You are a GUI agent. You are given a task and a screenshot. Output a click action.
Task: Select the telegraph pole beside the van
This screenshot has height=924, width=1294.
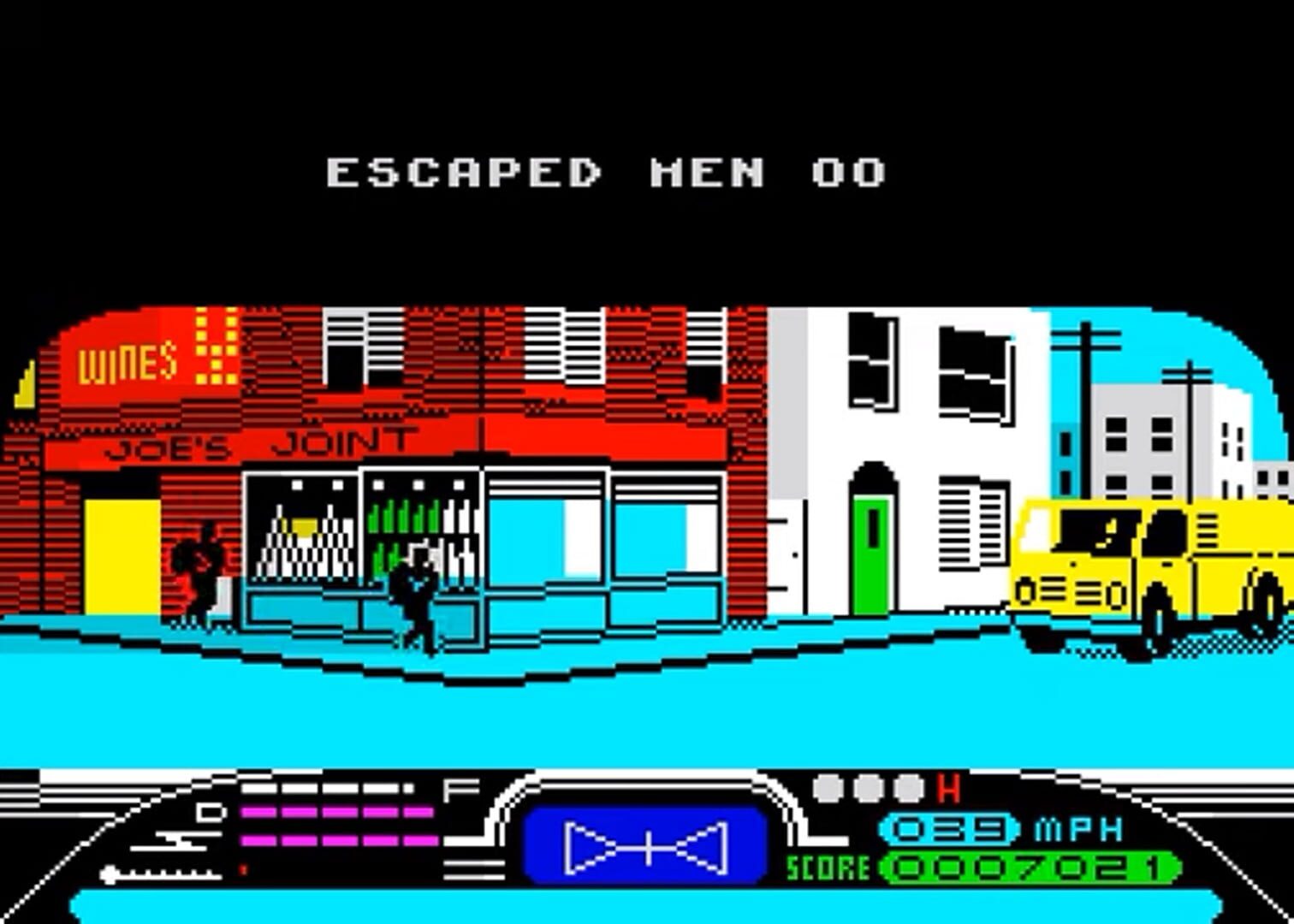1085,385
